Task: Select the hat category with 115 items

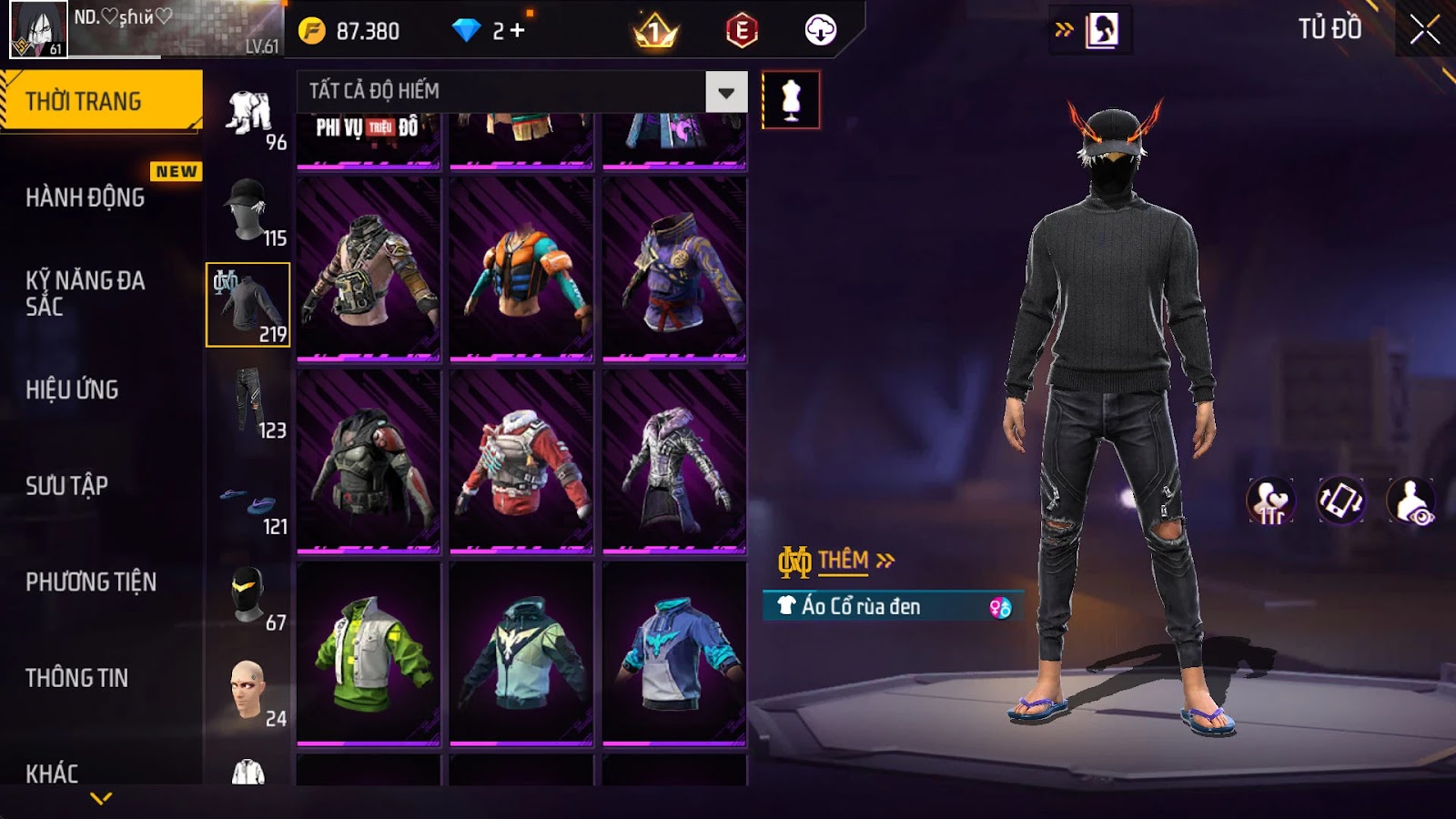Action: (x=248, y=211)
